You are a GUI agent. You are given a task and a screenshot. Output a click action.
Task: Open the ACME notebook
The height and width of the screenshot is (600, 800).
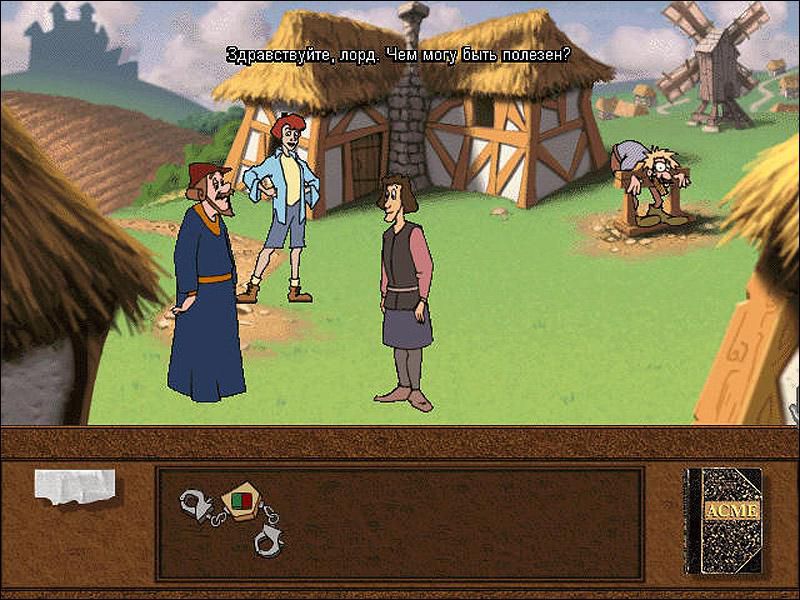pyautogui.click(x=723, y=520)
